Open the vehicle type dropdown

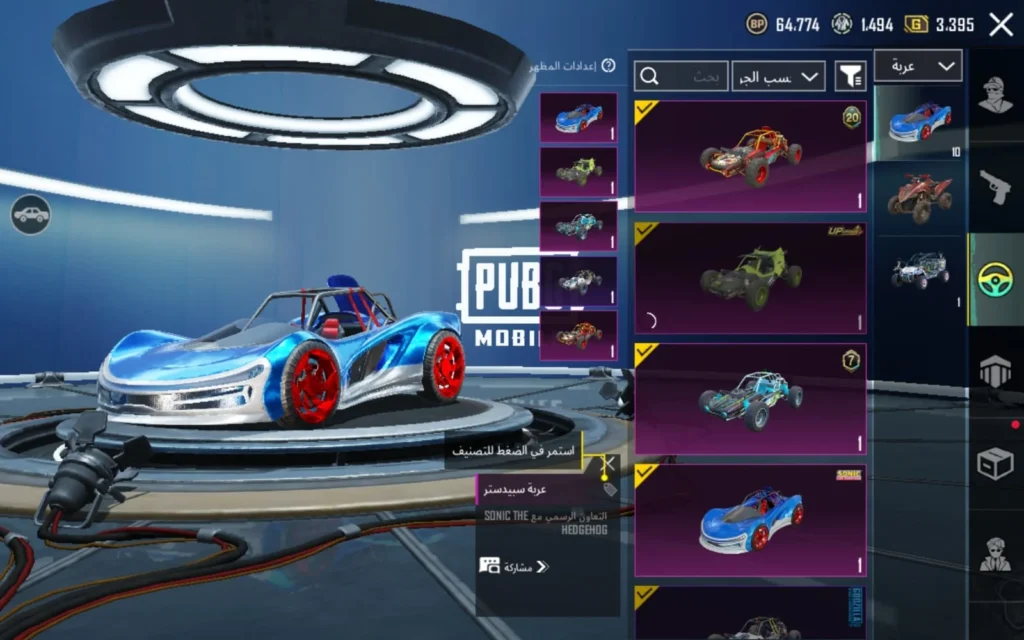(x=918, y=66)
